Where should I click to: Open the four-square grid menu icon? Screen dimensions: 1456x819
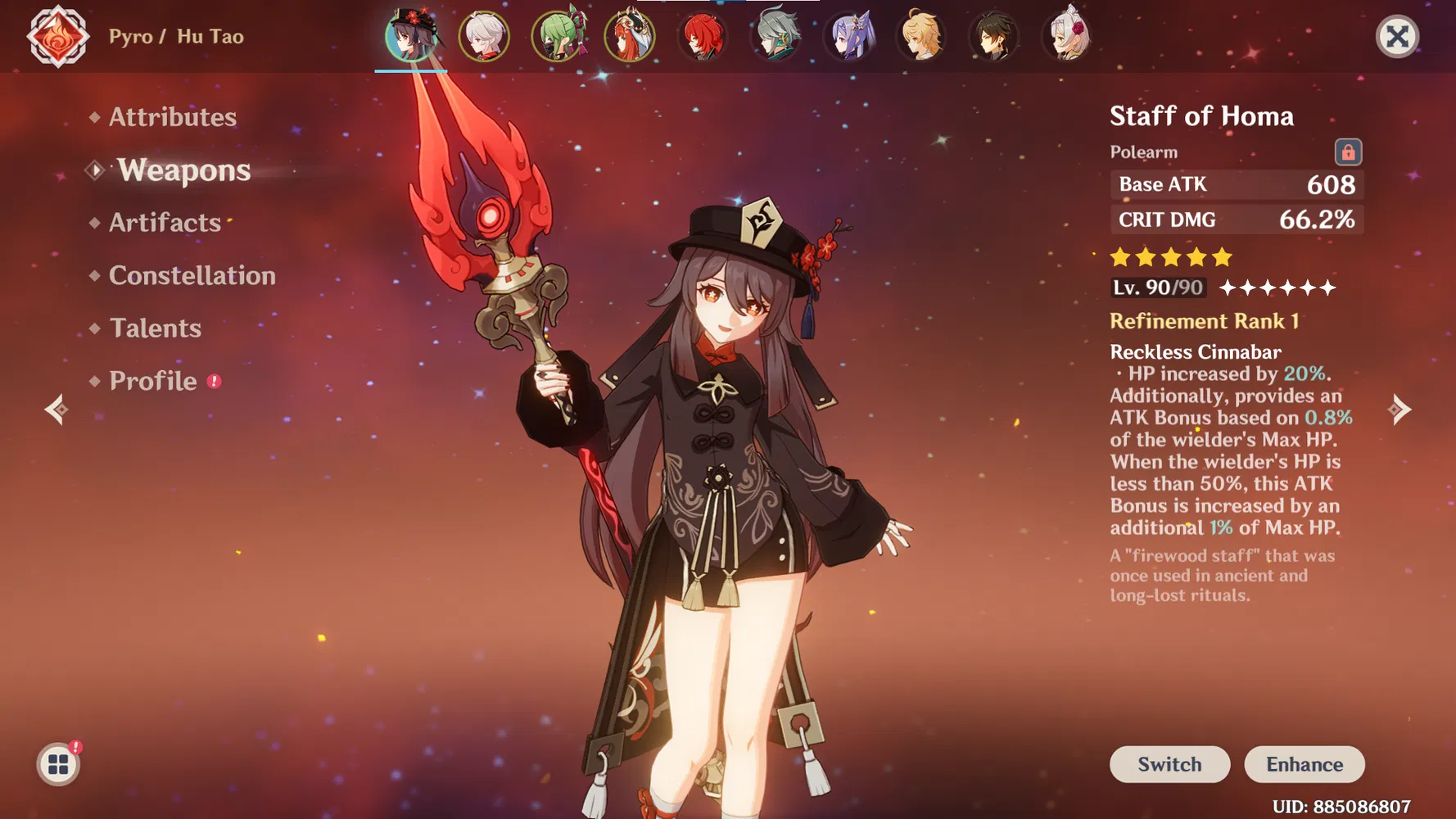pos(58,765)
